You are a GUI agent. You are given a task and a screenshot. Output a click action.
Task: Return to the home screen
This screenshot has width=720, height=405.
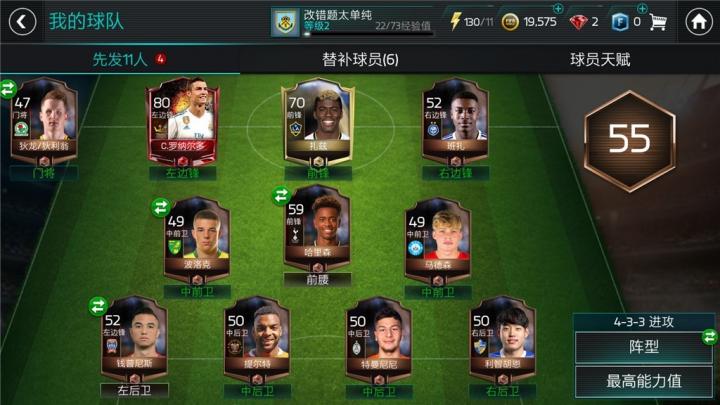pyautogui.click(x=699, y=21)
